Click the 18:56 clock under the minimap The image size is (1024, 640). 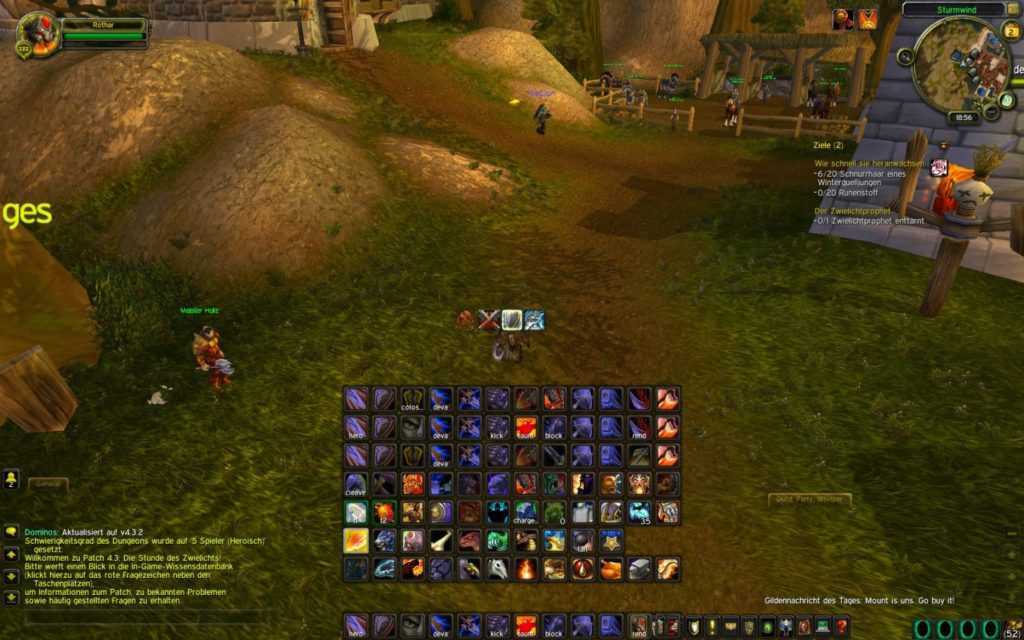pyautogui.click(x=964, y=117)
